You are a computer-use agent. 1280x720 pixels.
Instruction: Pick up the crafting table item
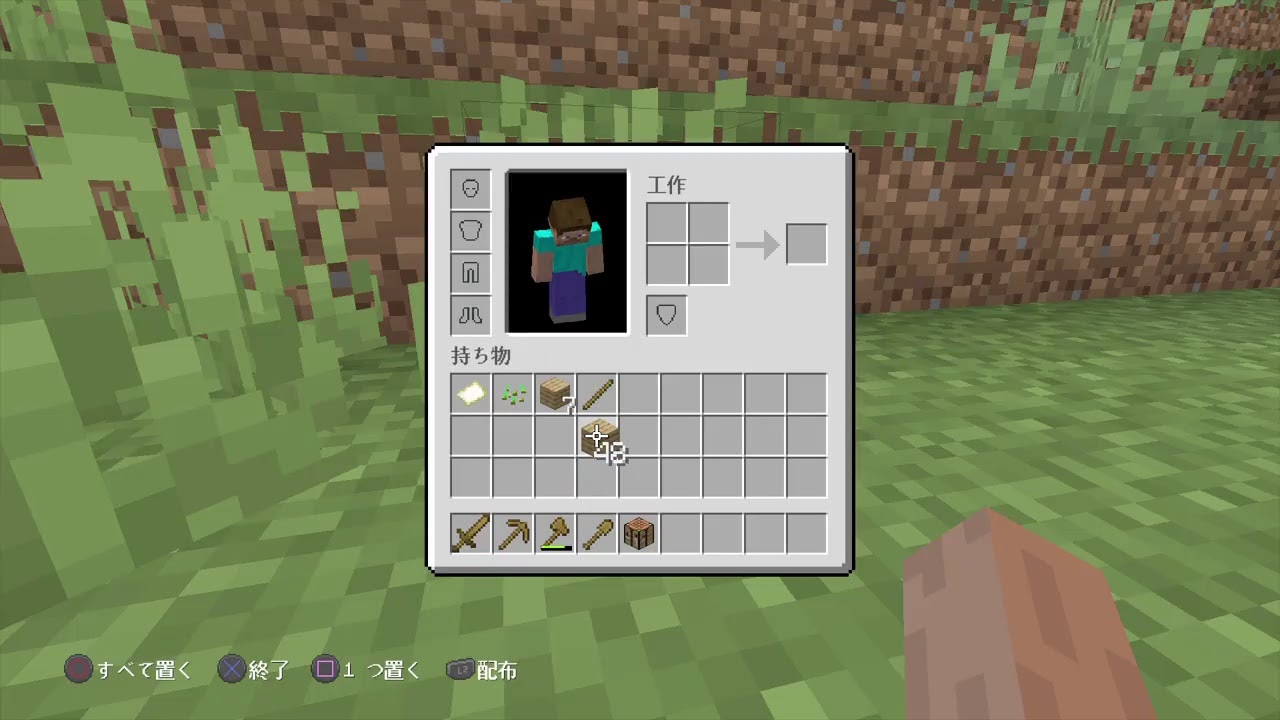[639, 533]
